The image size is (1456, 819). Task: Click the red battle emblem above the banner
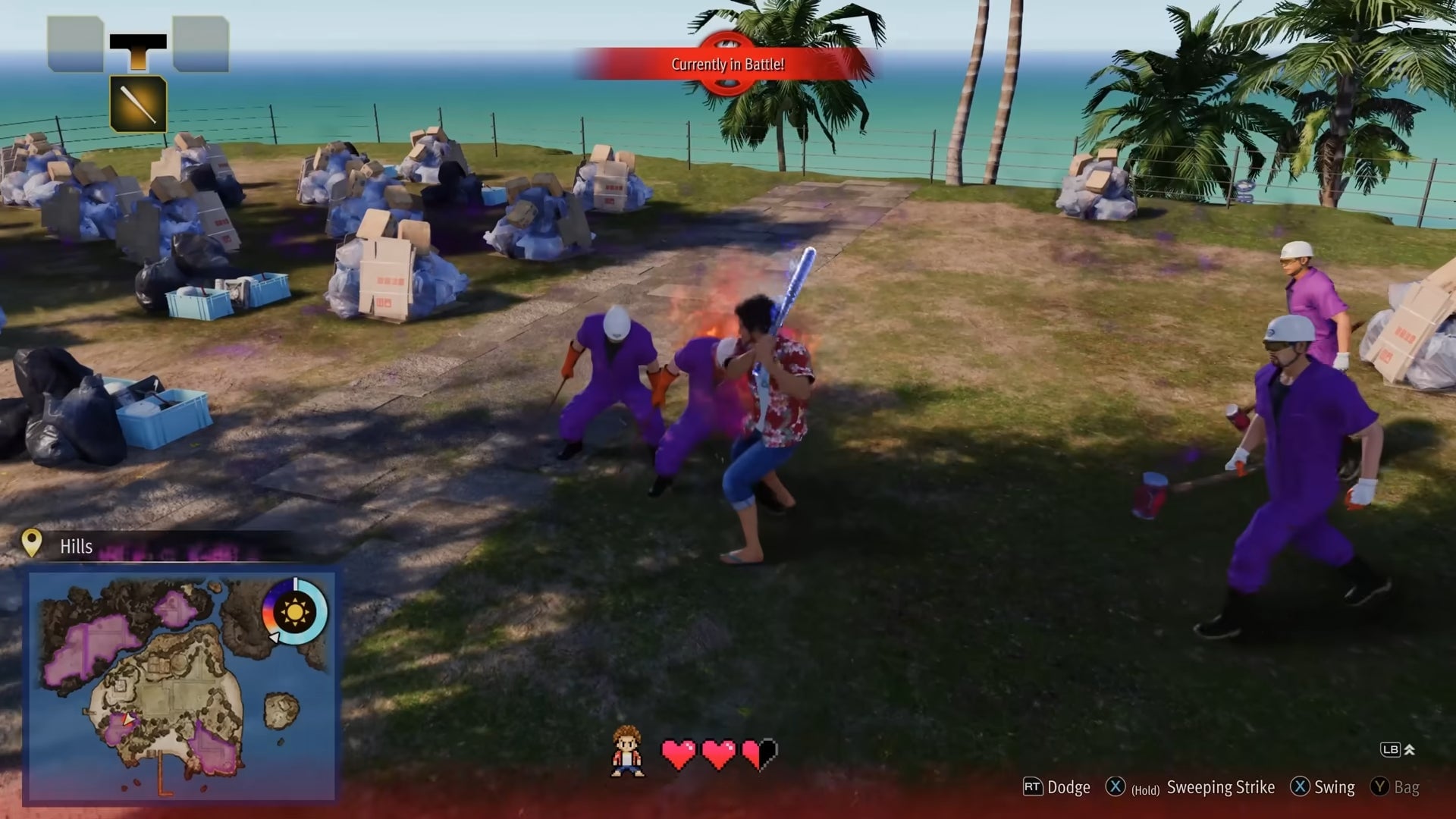click(x=726, y=42)
